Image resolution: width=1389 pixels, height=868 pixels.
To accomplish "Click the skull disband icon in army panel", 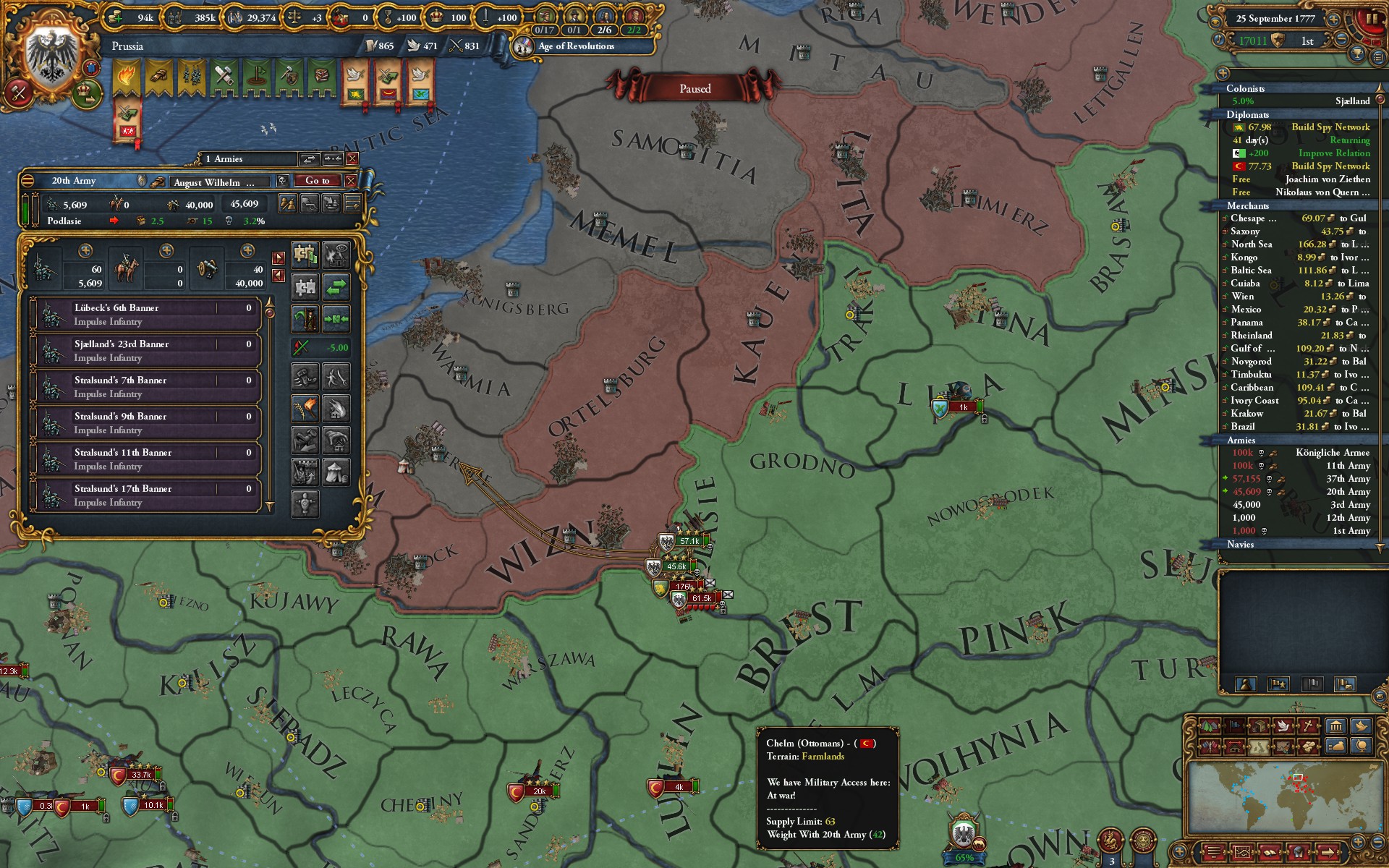I will 282,181.
